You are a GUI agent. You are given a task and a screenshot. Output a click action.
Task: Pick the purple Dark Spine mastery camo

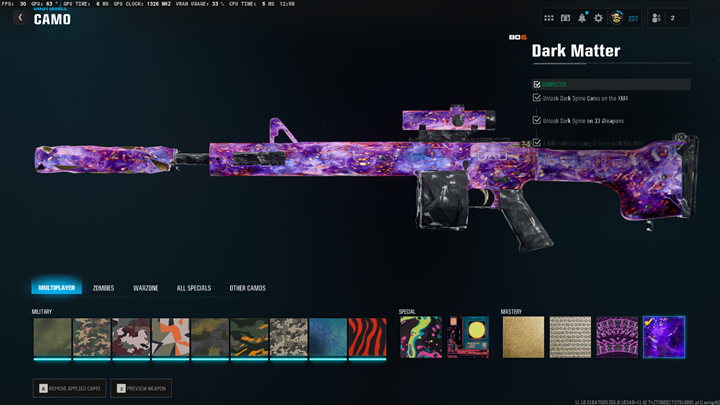pos(617,337)
